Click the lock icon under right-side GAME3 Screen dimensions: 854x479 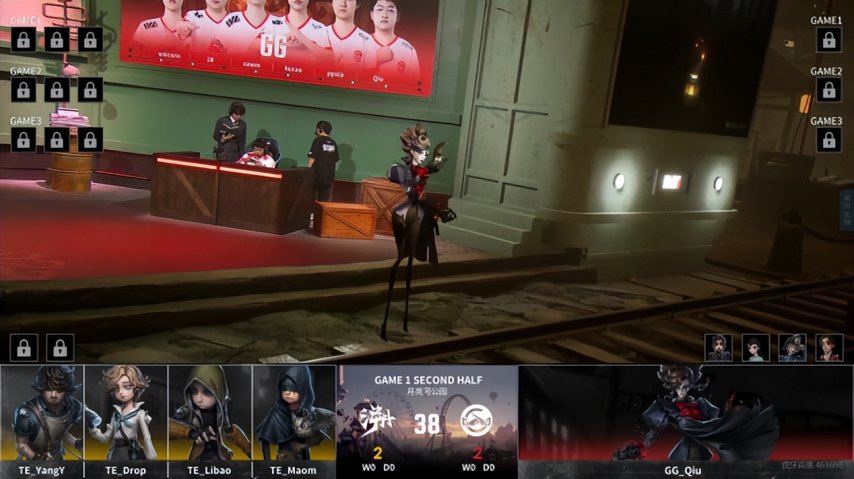827,140
